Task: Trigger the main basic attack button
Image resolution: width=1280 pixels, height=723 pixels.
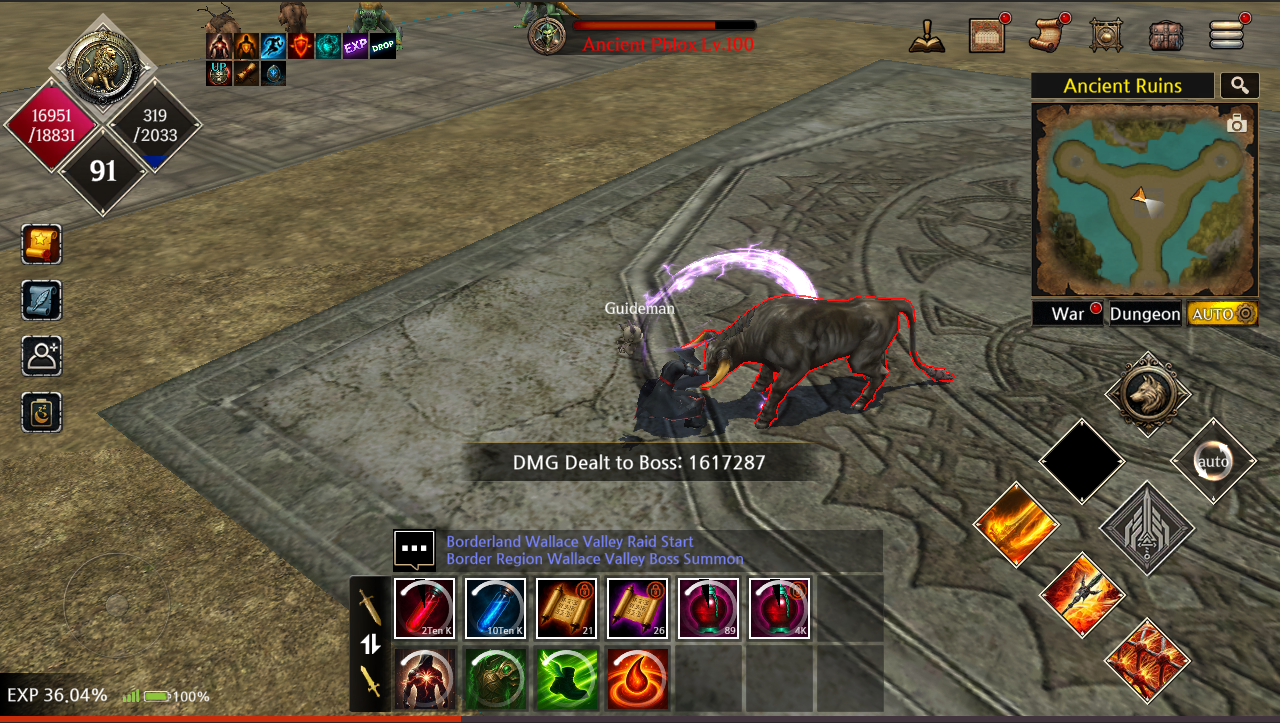Action: pyautogui.click(x=1147, y=528)
